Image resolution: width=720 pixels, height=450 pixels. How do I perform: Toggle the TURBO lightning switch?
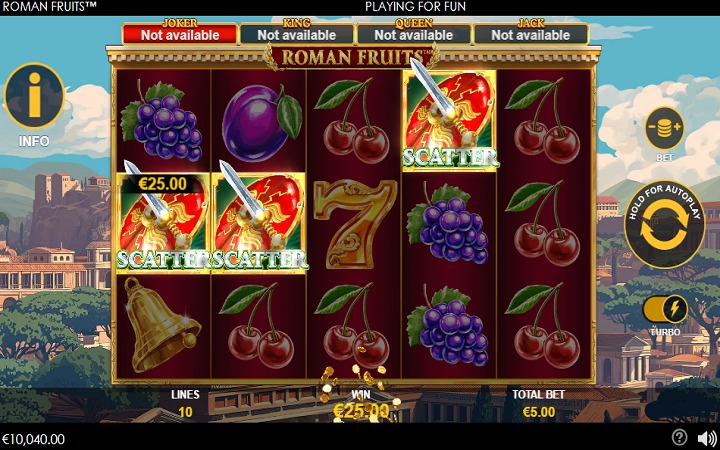coord(665,308)
